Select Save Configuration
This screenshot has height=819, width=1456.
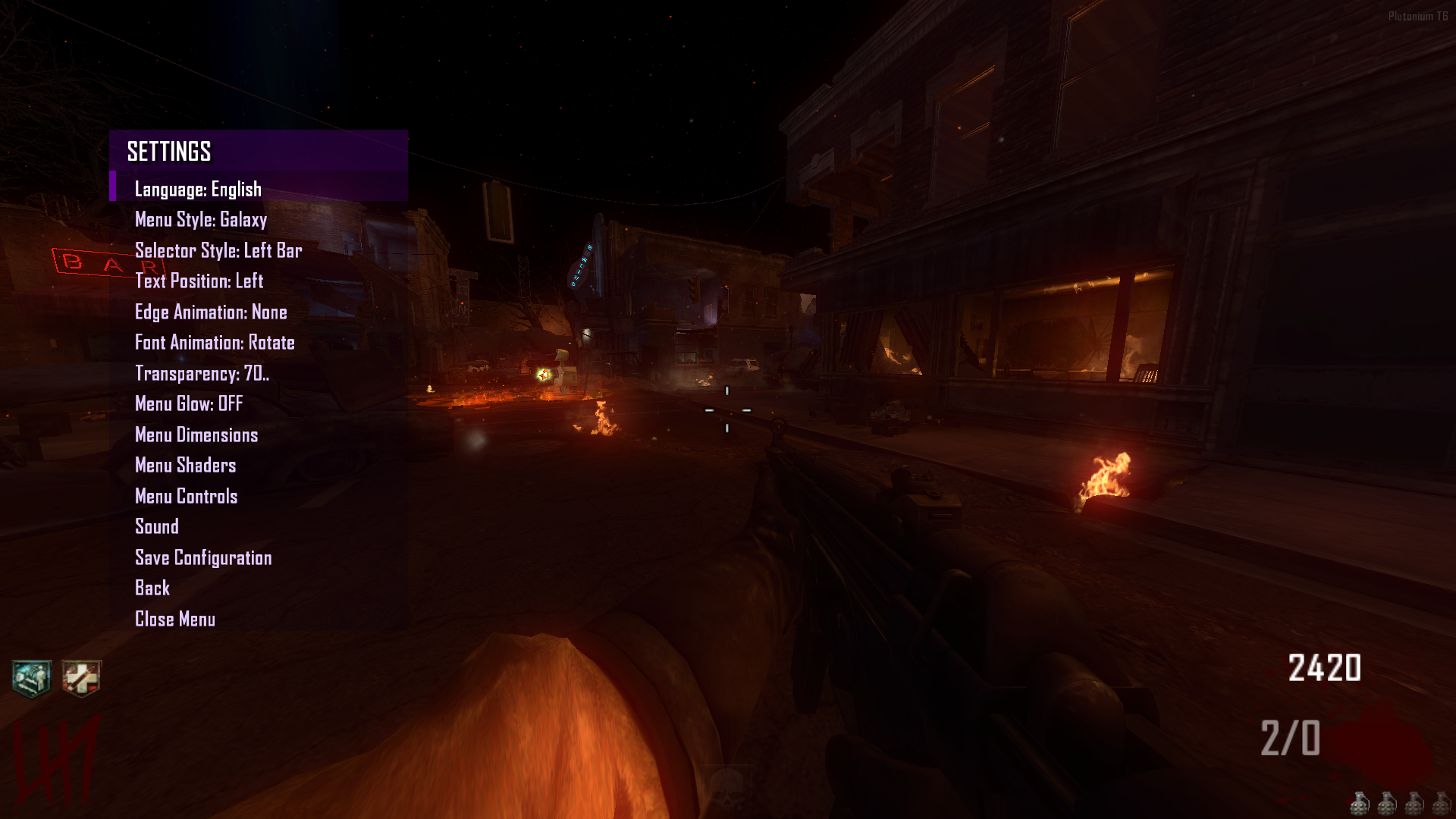[202, 557]
